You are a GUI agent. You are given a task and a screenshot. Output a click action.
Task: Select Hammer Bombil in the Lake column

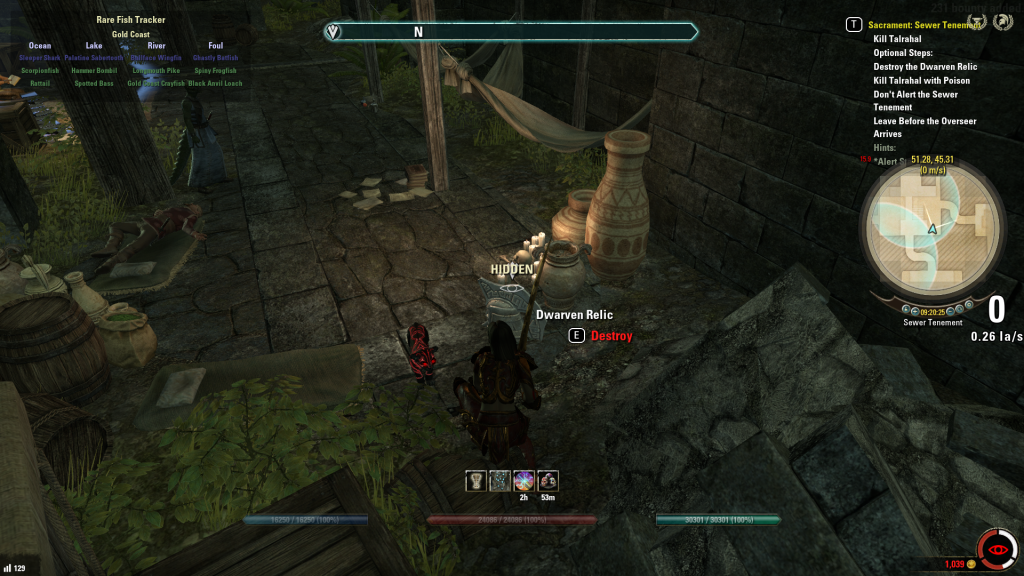(x=94, y=71)
